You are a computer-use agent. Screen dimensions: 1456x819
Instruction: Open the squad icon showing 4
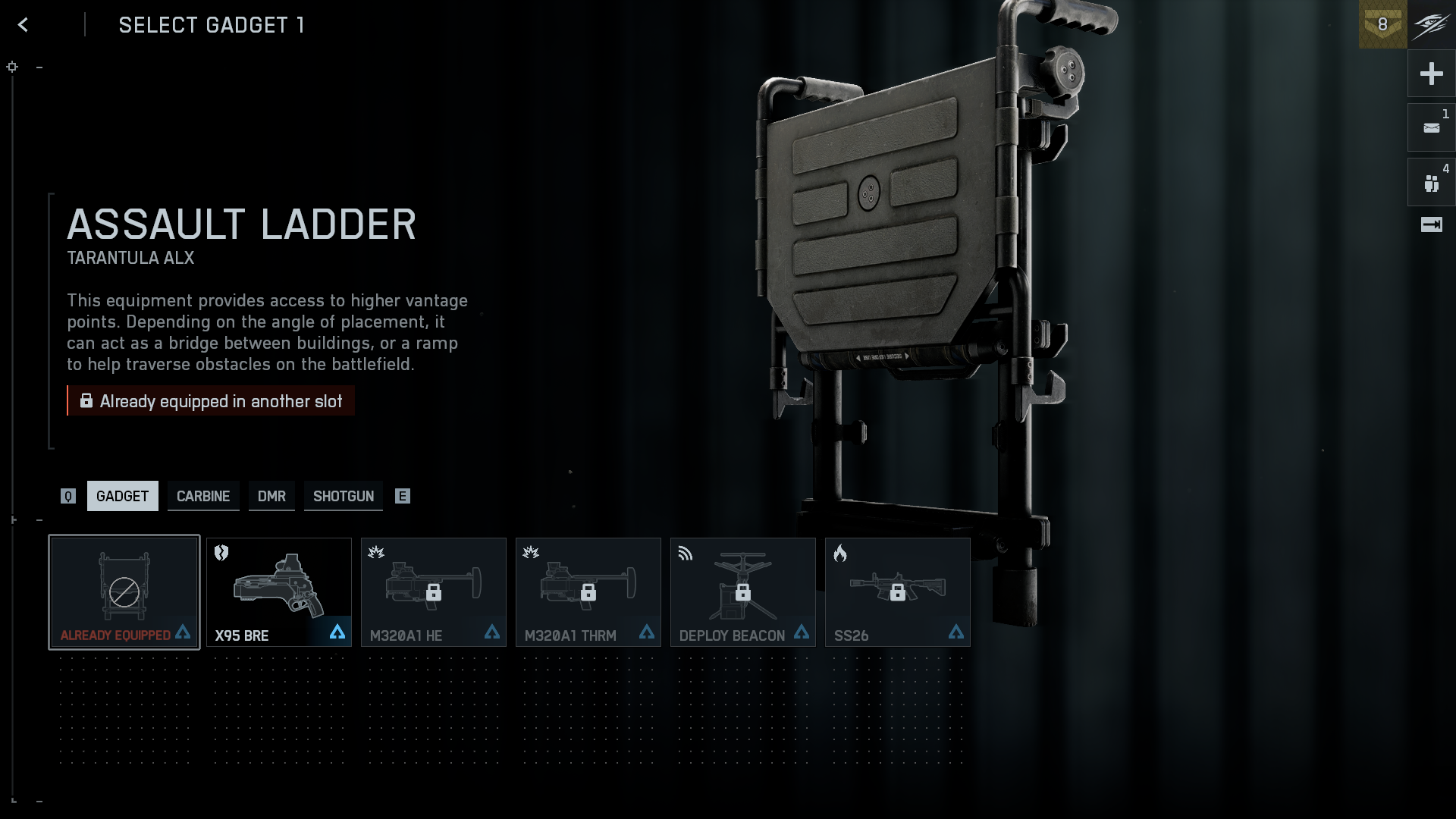[x=1431, y=183]
